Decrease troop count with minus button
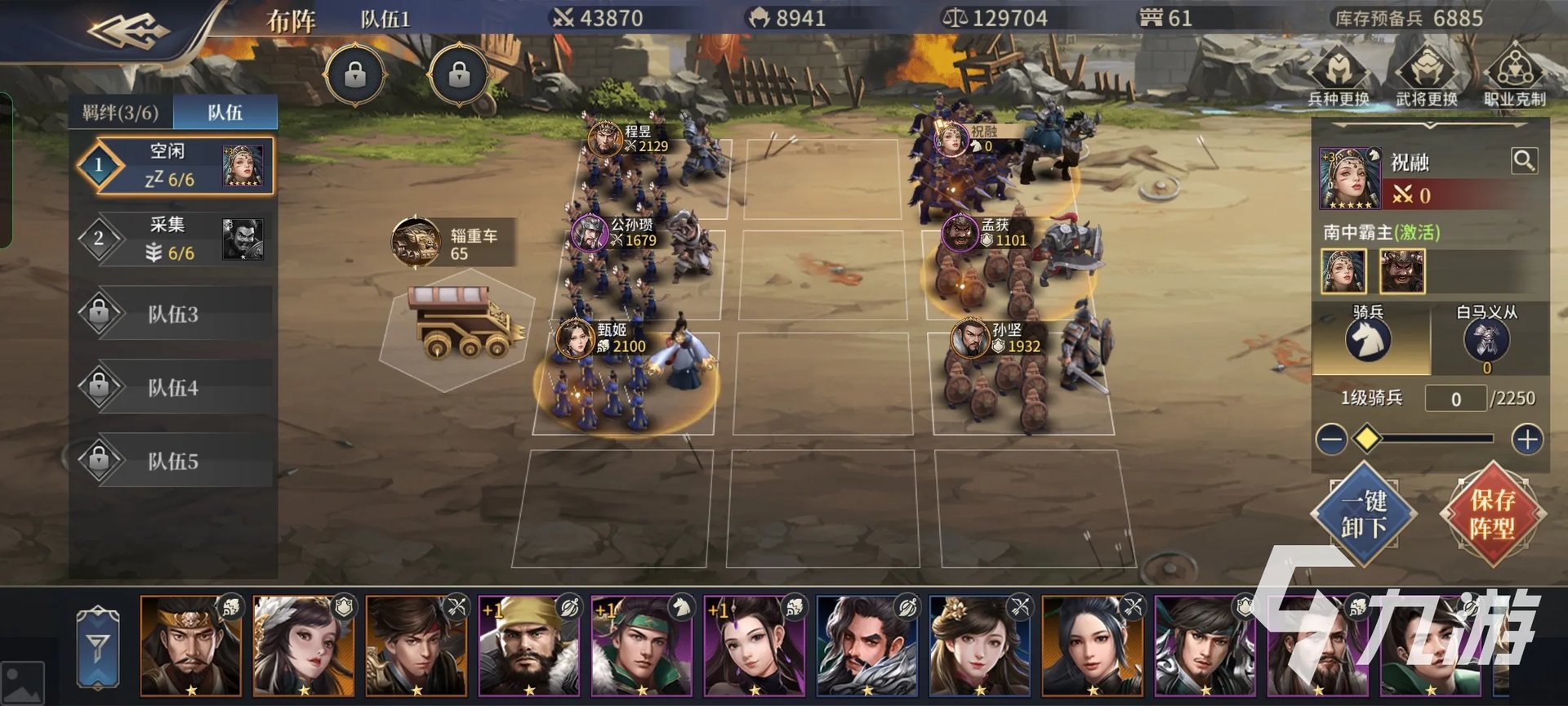The width and height of the screenshot is (1568, 706). tap(1331, 440)
